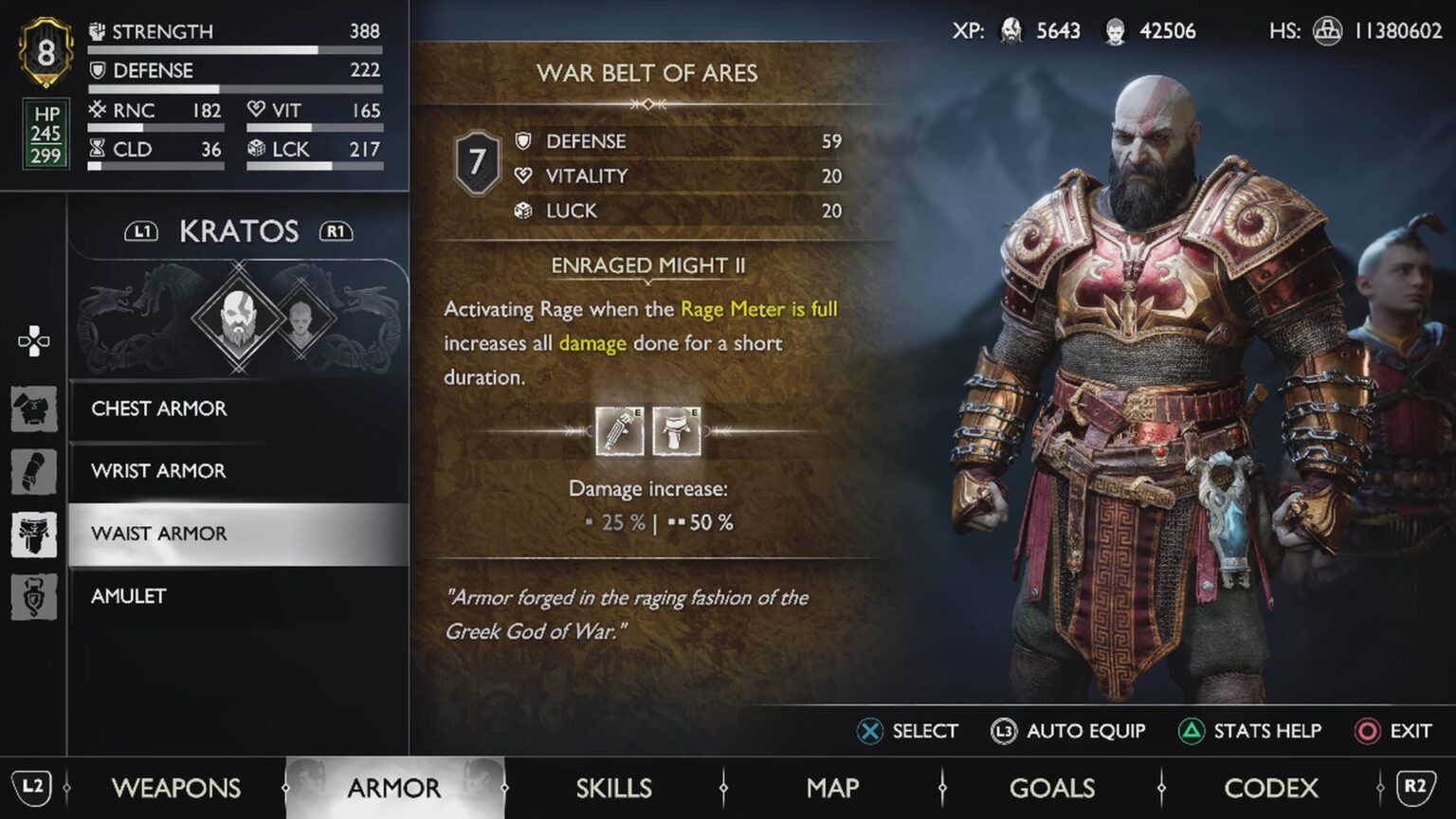Click the second enchantment slot icon
This screenshot has width=1456, height=819.
coord(676,431)
